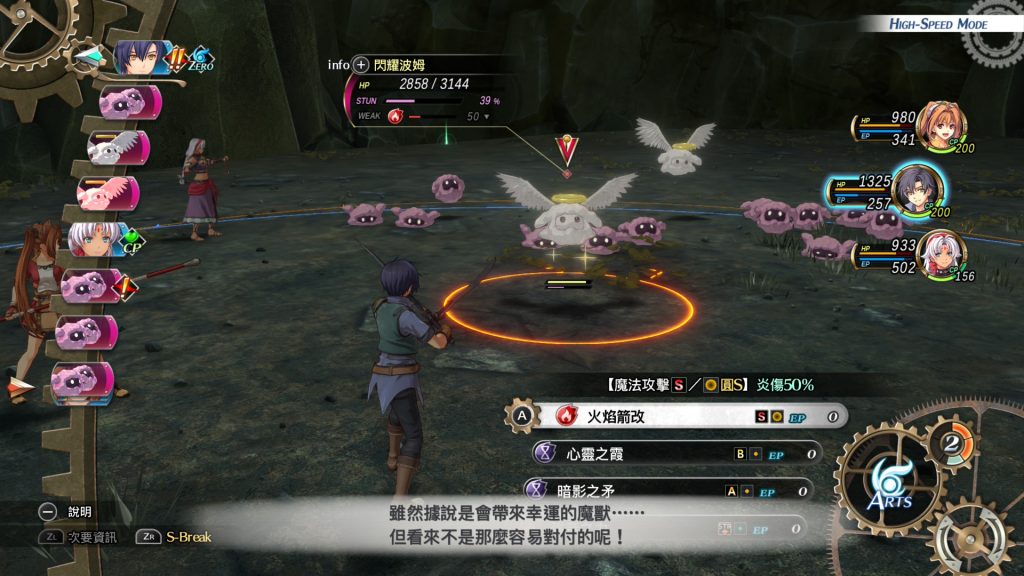Open the Brave Points gear showing 2

pyautogui.click(x=951, y=440)
